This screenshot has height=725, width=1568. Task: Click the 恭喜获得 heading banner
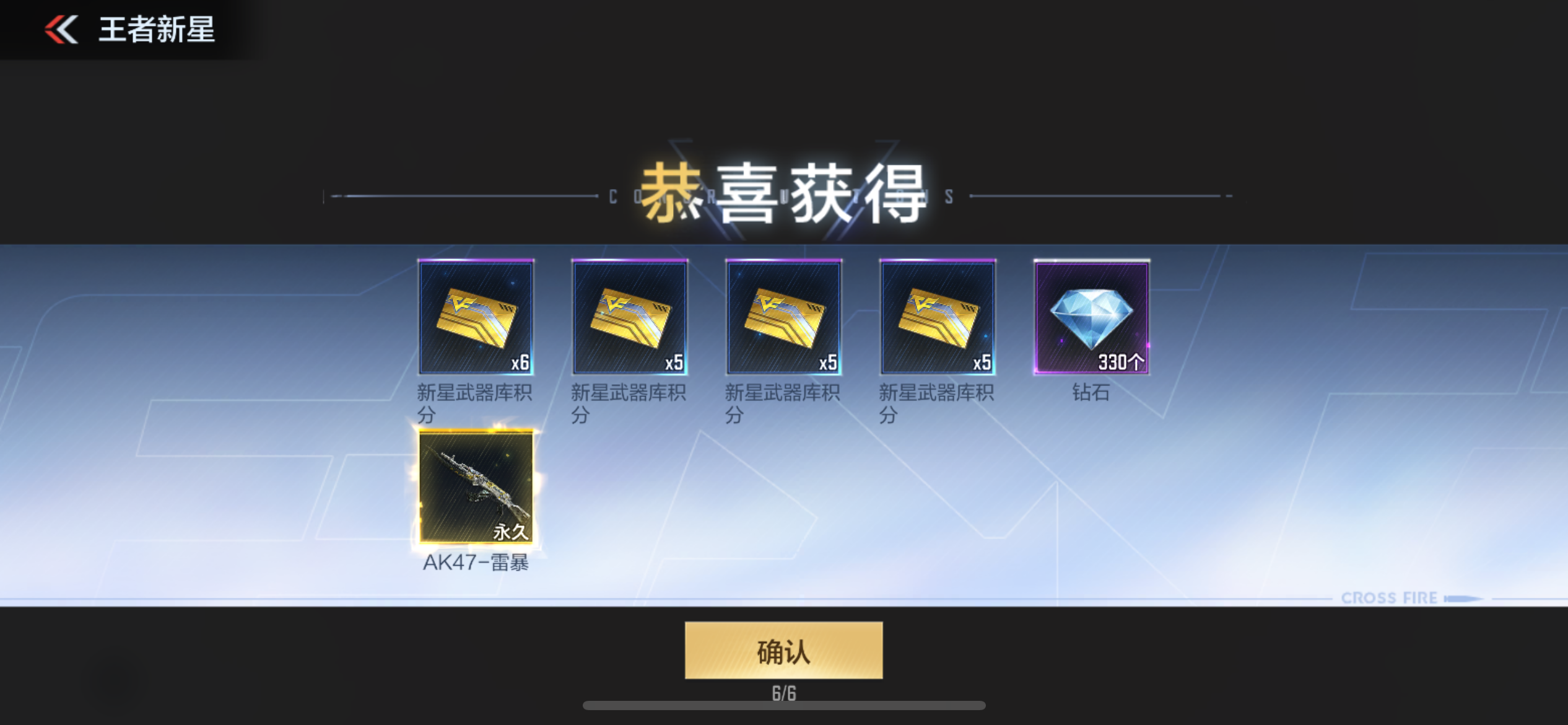coord(784,195)
